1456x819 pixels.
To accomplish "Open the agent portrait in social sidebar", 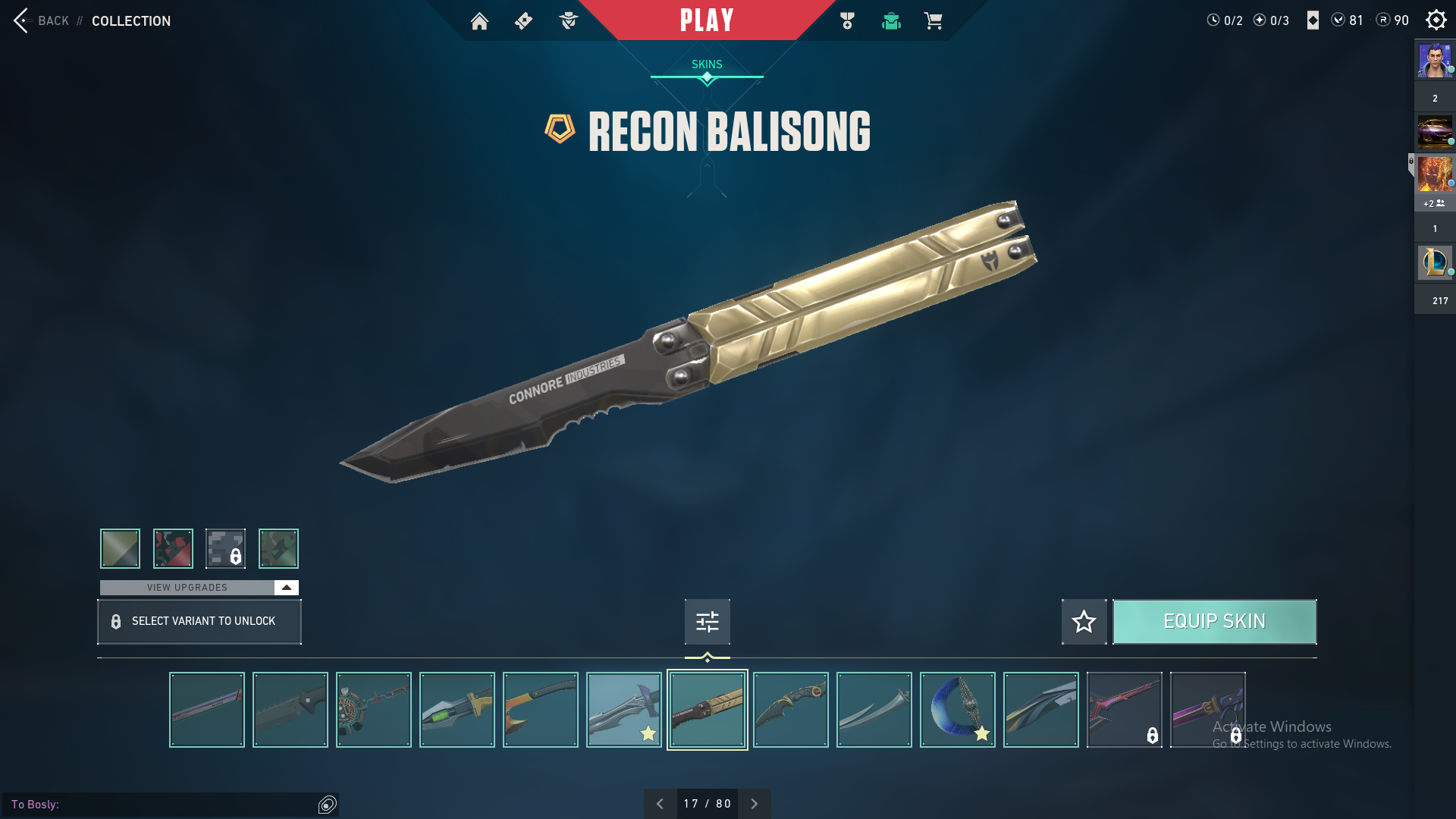I will [x=1435, y=61].
